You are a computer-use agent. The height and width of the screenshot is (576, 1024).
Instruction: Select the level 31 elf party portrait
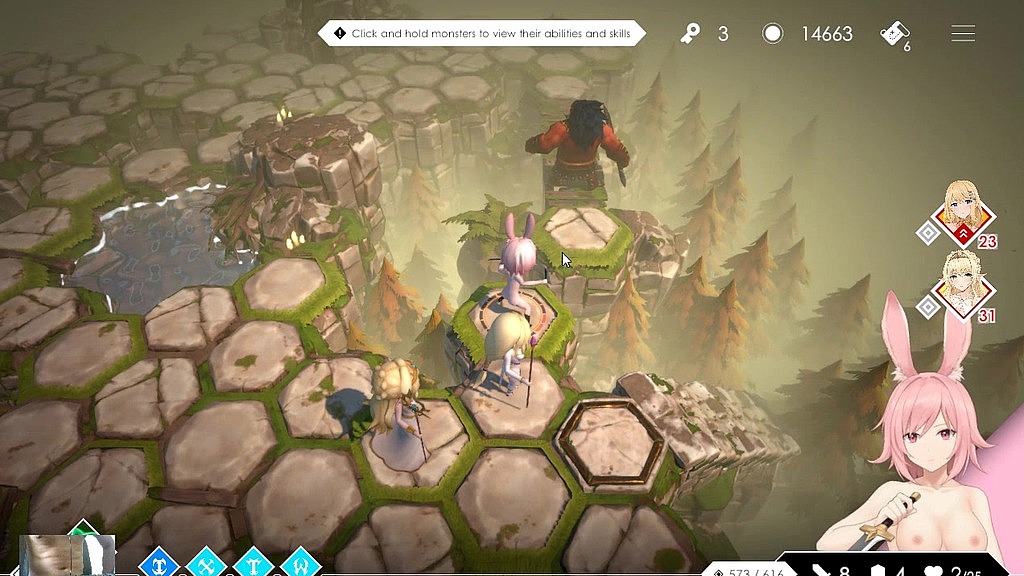pyautogui.click(x=964, y=291)
